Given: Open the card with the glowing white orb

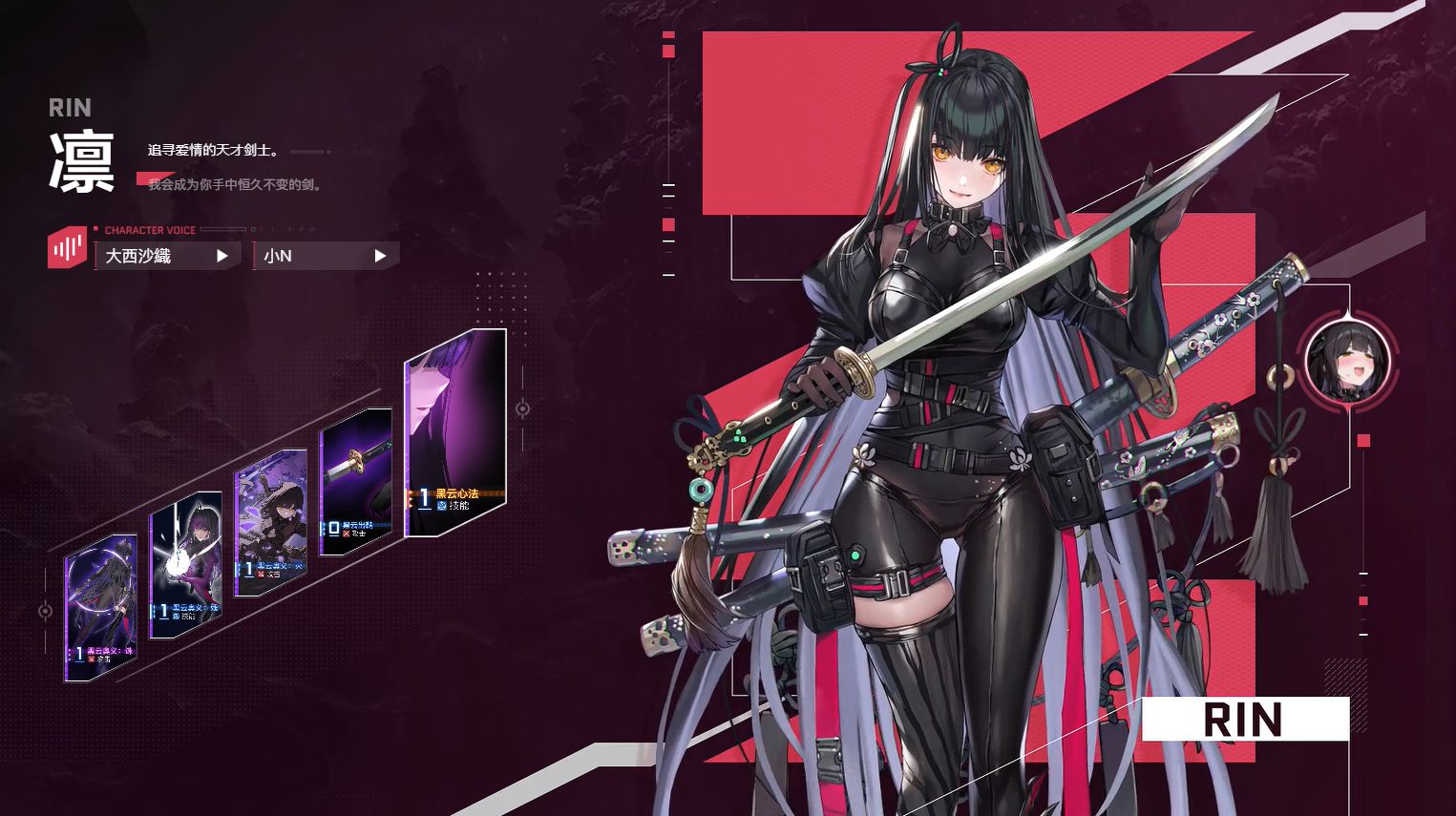Looking at the screenshot, I should (x=186, y=566).
